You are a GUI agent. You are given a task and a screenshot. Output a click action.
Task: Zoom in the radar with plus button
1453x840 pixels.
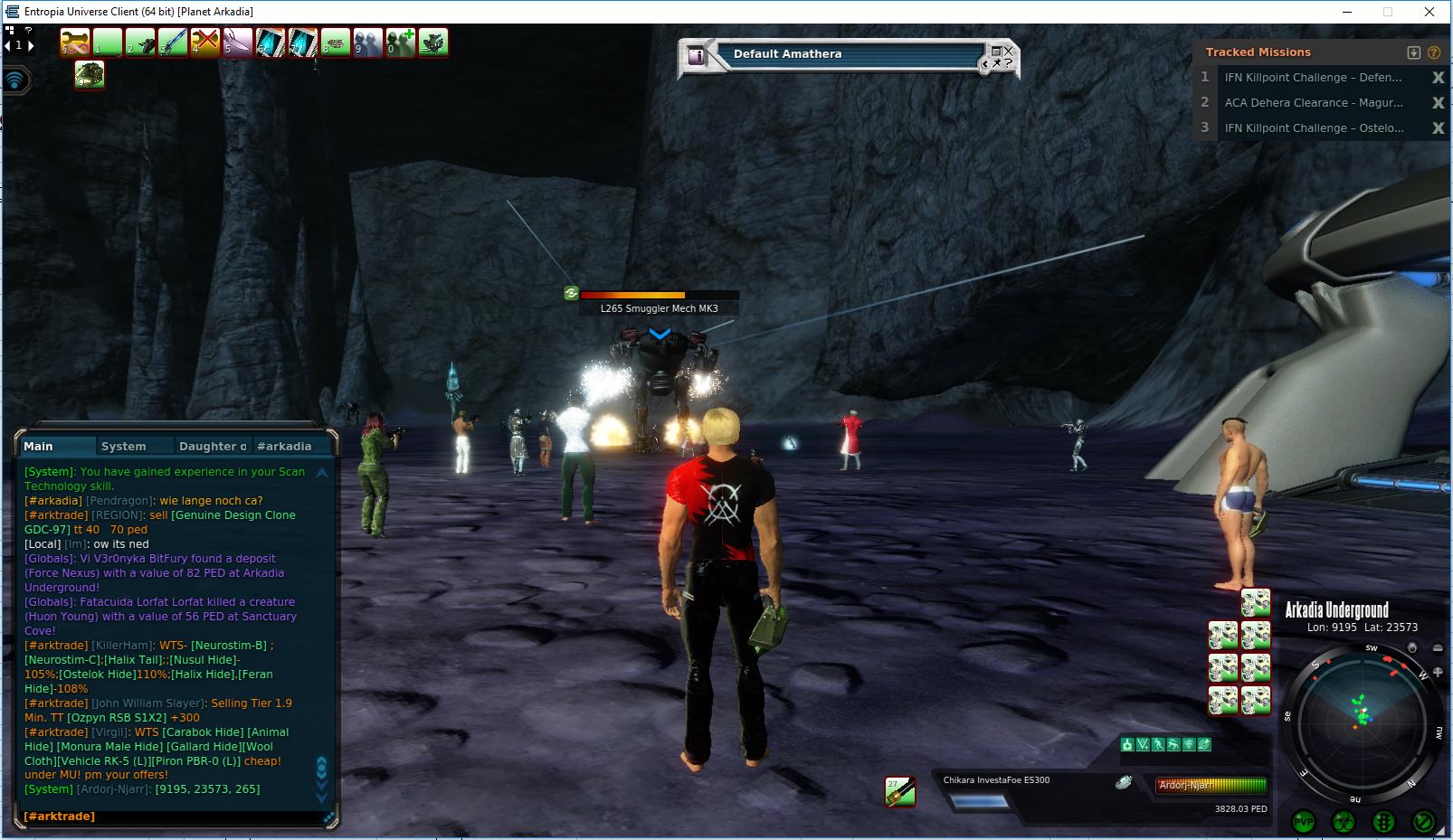click(x=1438, y=672)
